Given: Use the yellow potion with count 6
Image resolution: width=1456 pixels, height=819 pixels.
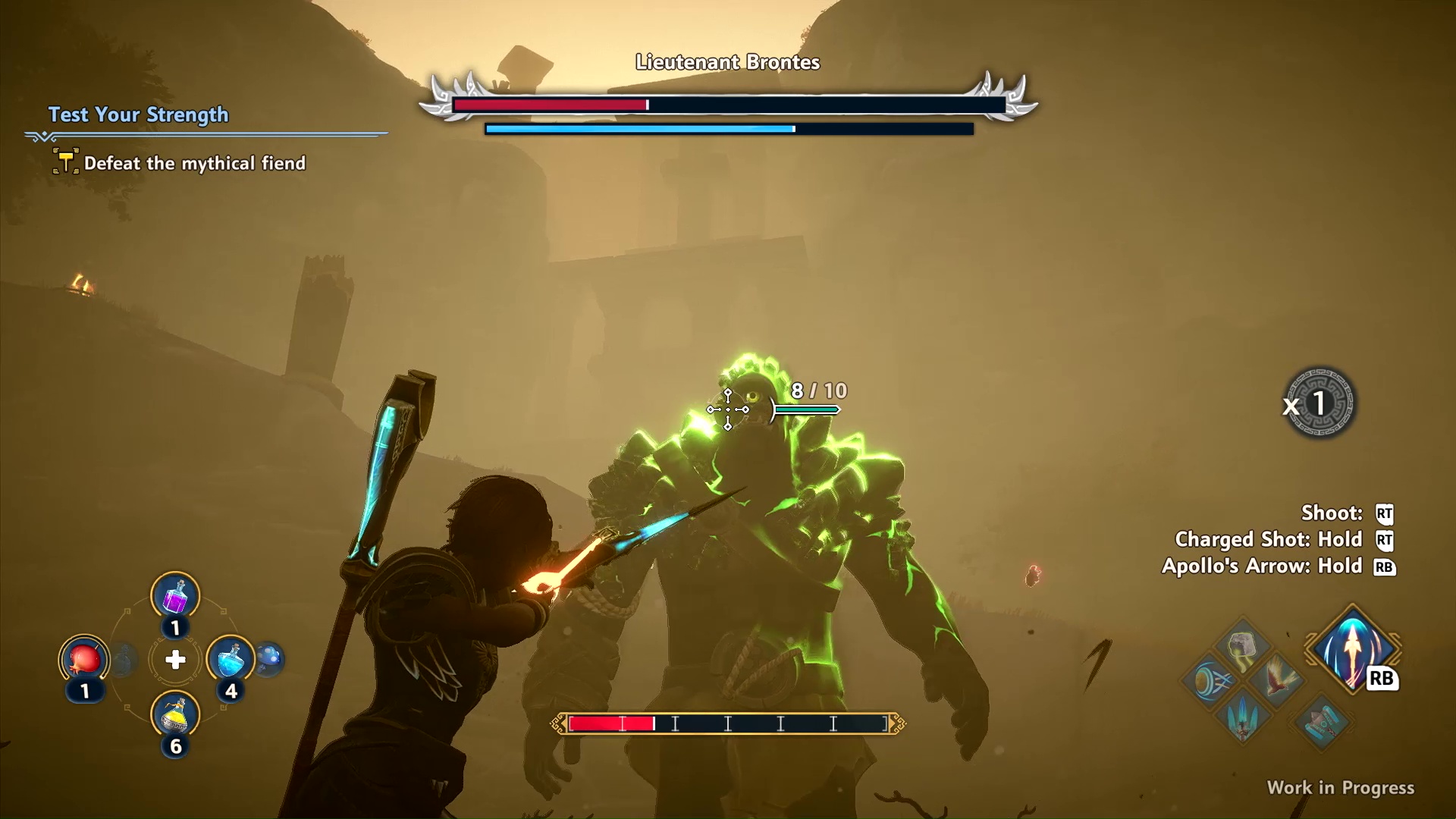Looking at the screenshot, I should pyautogui.click(x=175, y=716).
